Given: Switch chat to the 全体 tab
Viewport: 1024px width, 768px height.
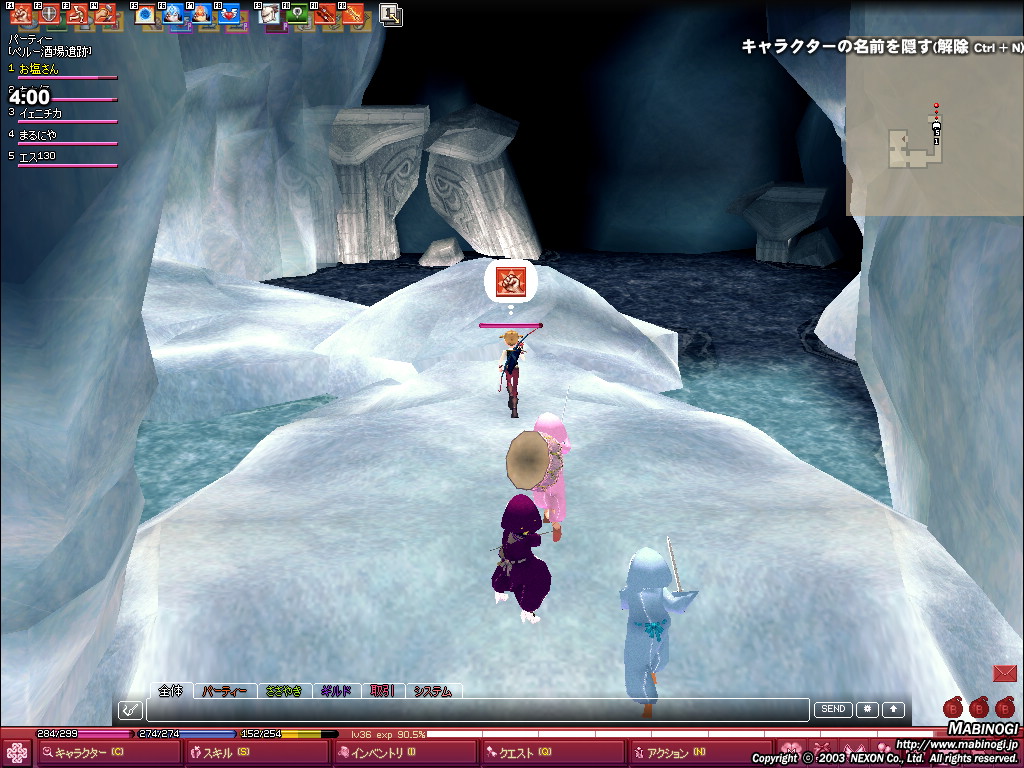Looking at the screenshot, I should click(172, 690).
